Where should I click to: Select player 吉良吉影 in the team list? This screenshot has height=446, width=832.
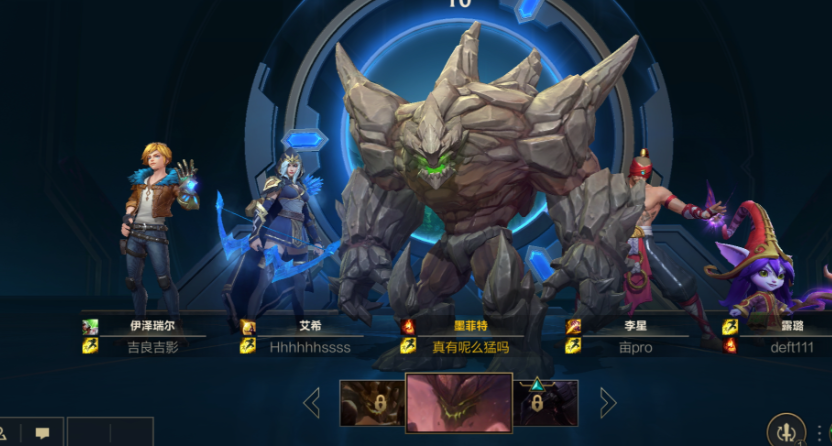(153, 347)
